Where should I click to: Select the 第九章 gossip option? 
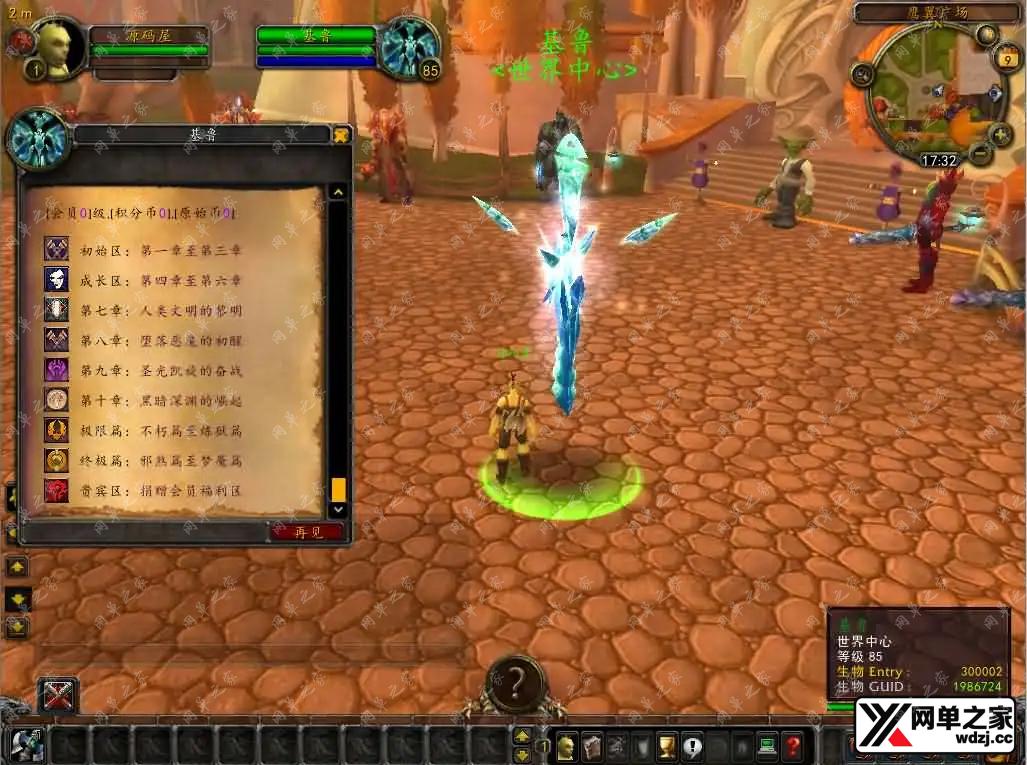tap(160, 370)
